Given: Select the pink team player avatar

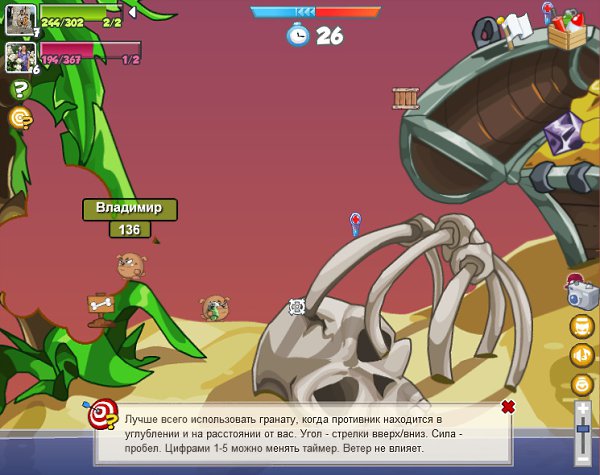Looking at the screenshot, I should pos(21,55).
